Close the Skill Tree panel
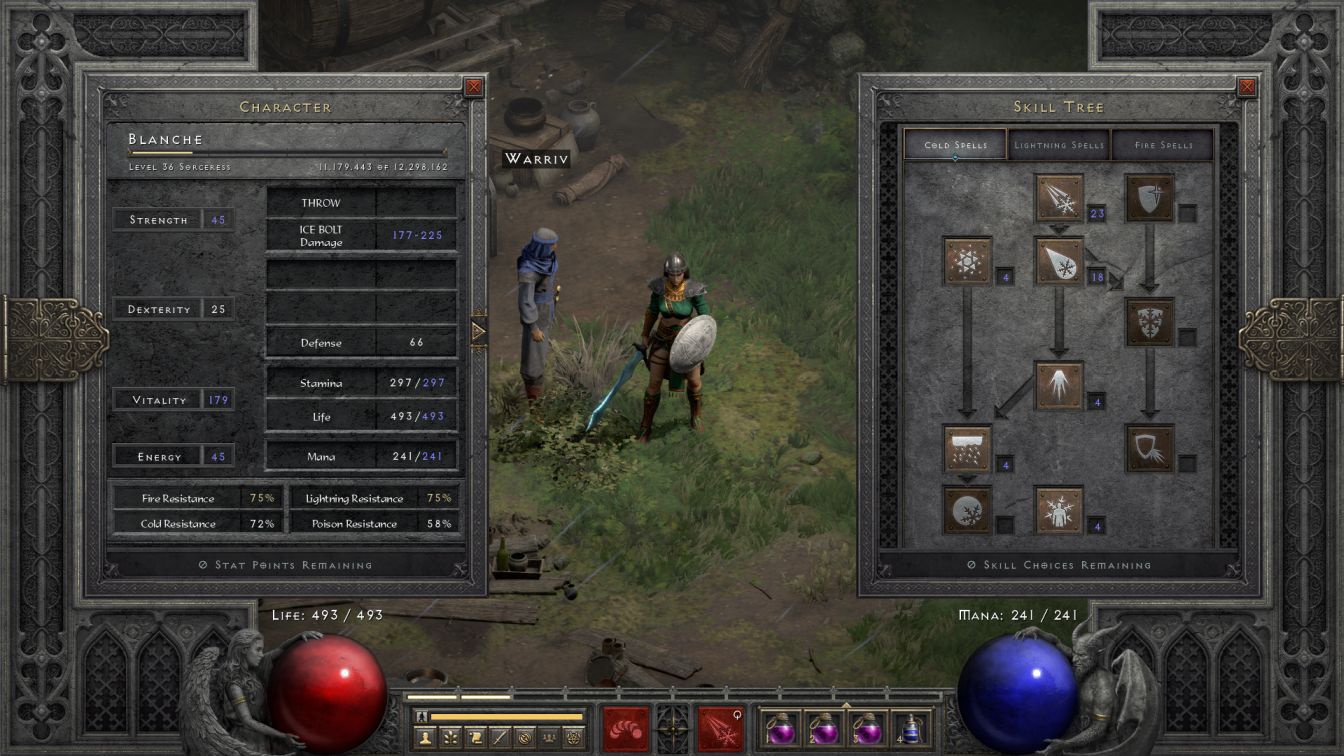This screenshot has width=1344, height=756. point(1247,87)
